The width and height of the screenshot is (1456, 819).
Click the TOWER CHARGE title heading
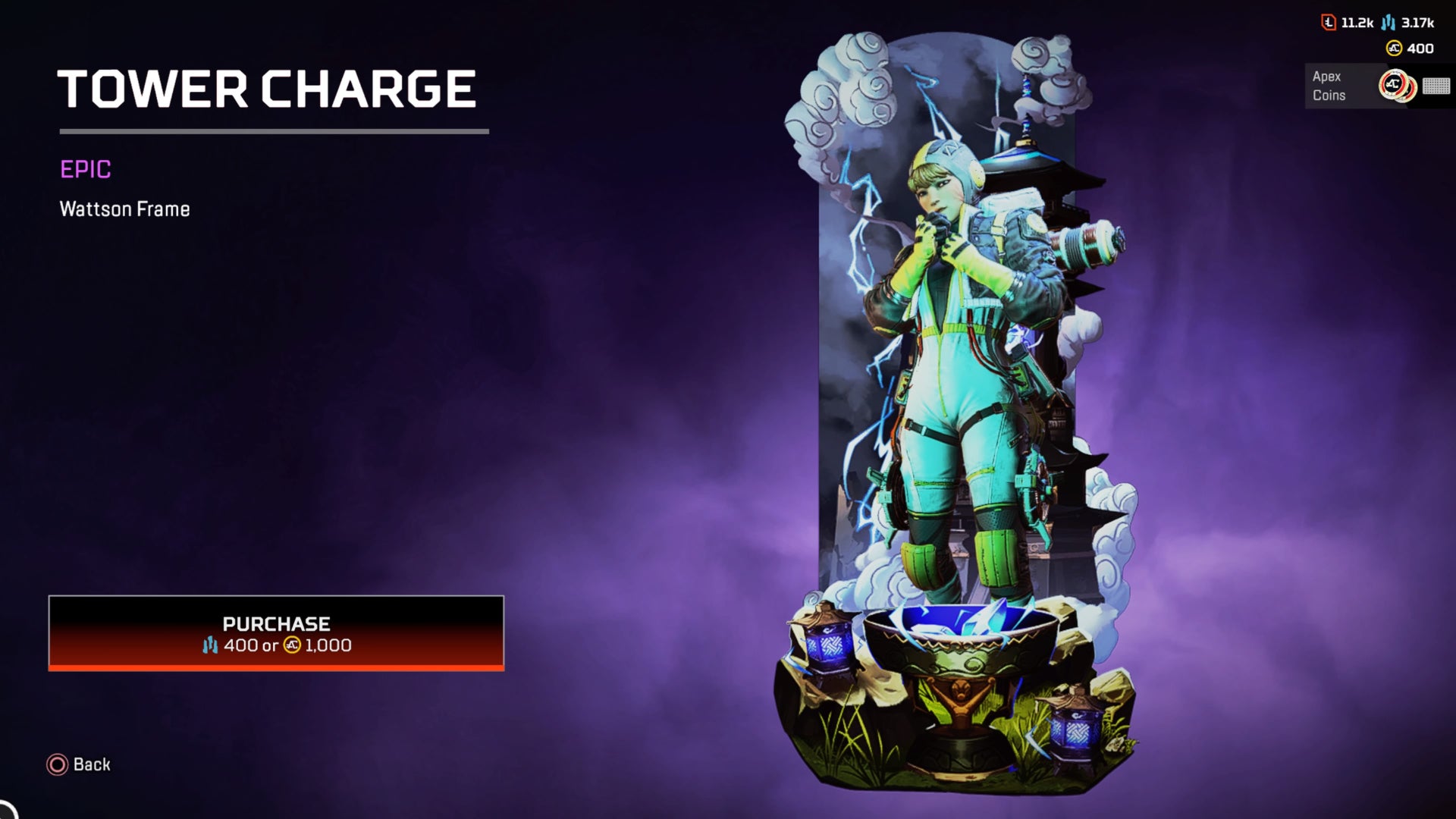(x=267, y=88)
